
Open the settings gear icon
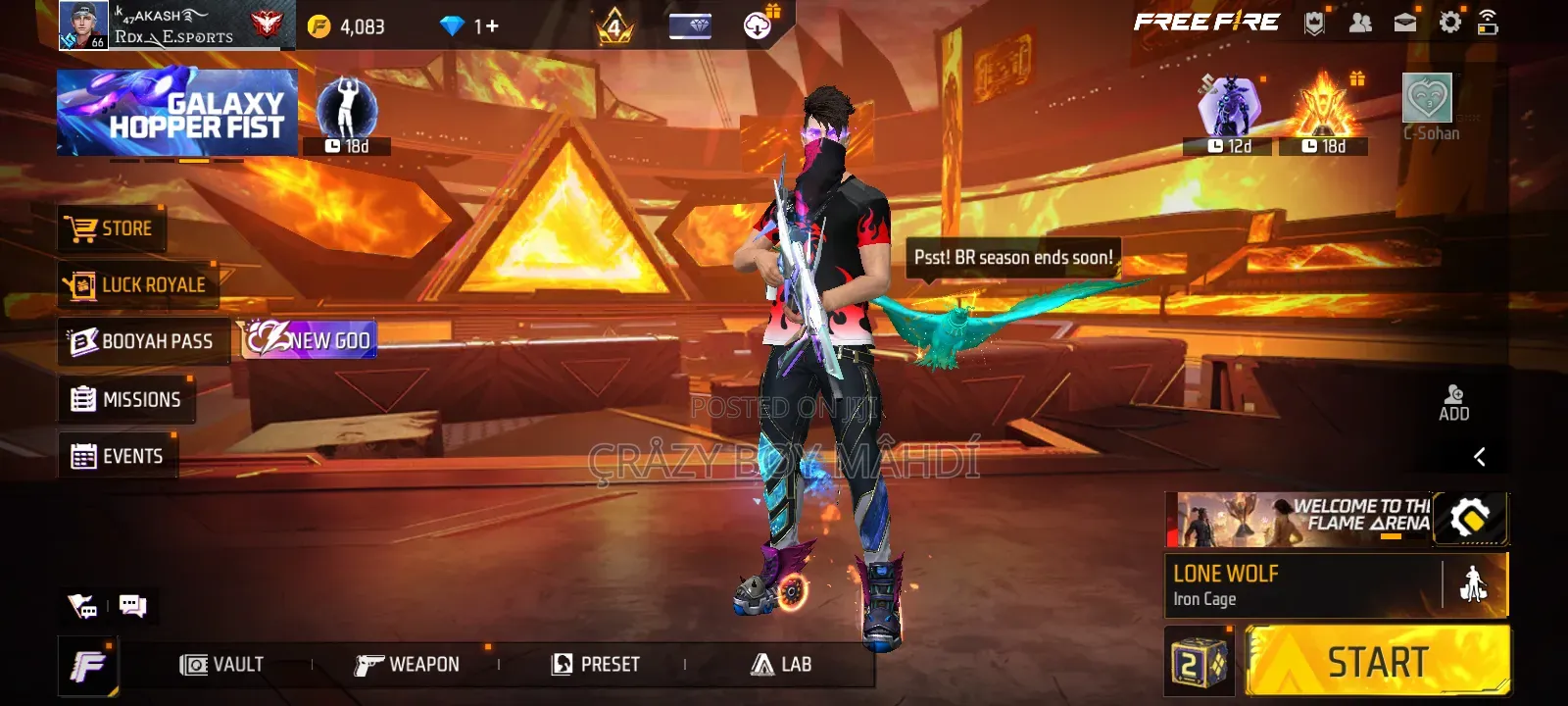click(x=1449, y=23)
